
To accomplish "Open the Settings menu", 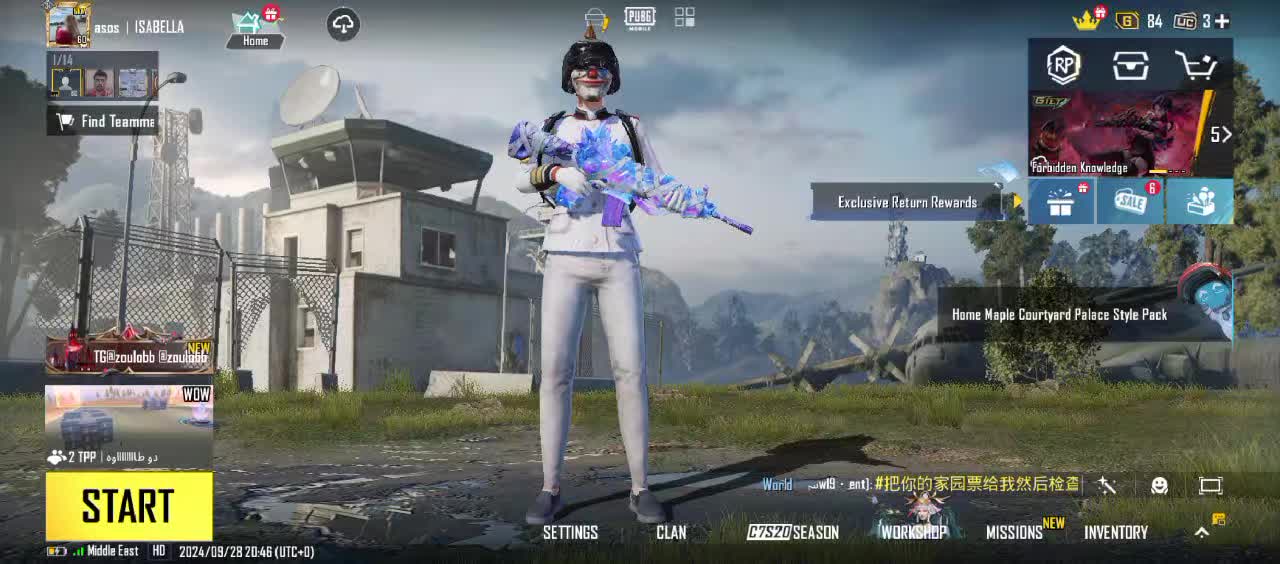I will (x=570, y=532).
